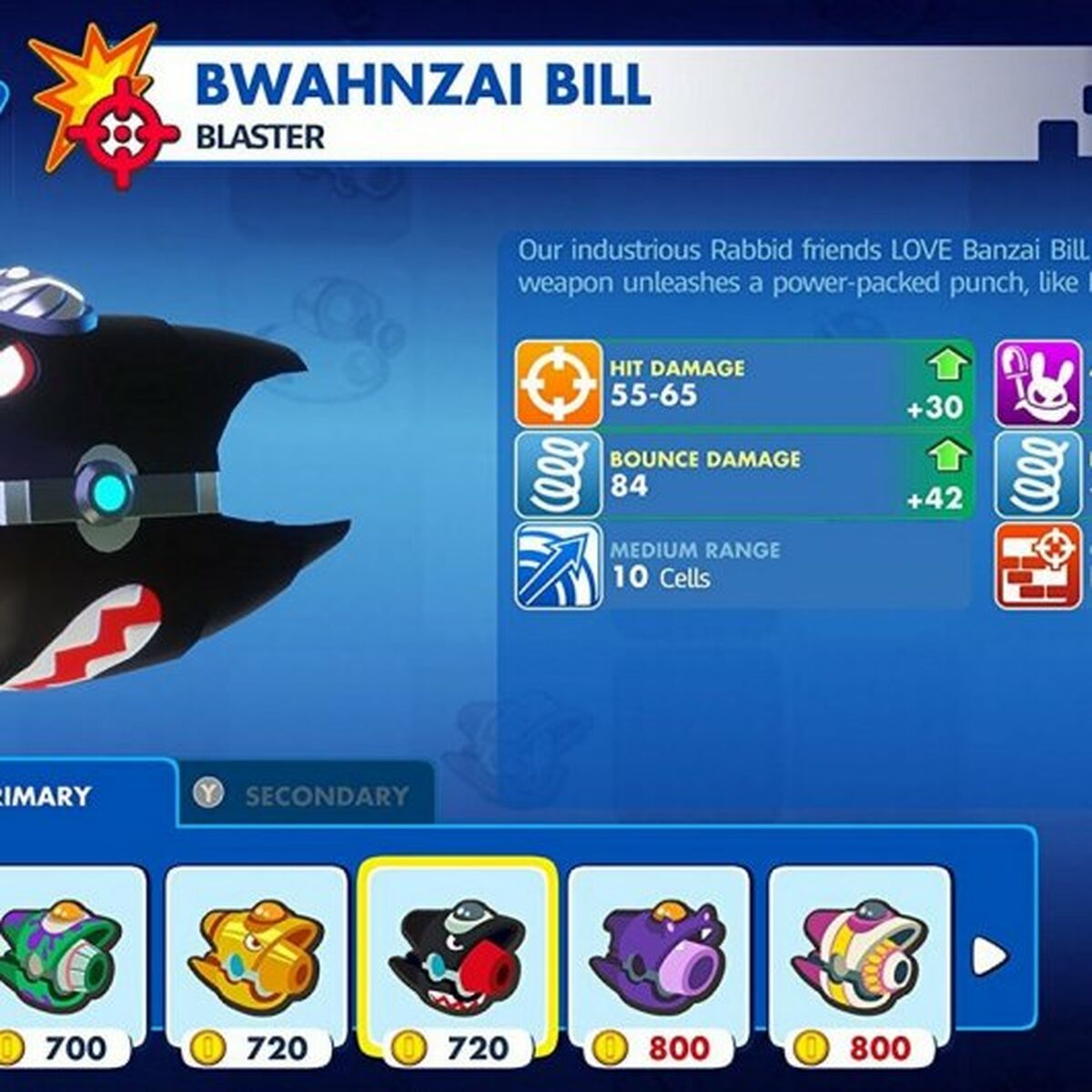Open the Primary weapons tab
Screen dimensions: 1092x1092
coord(55,795)
